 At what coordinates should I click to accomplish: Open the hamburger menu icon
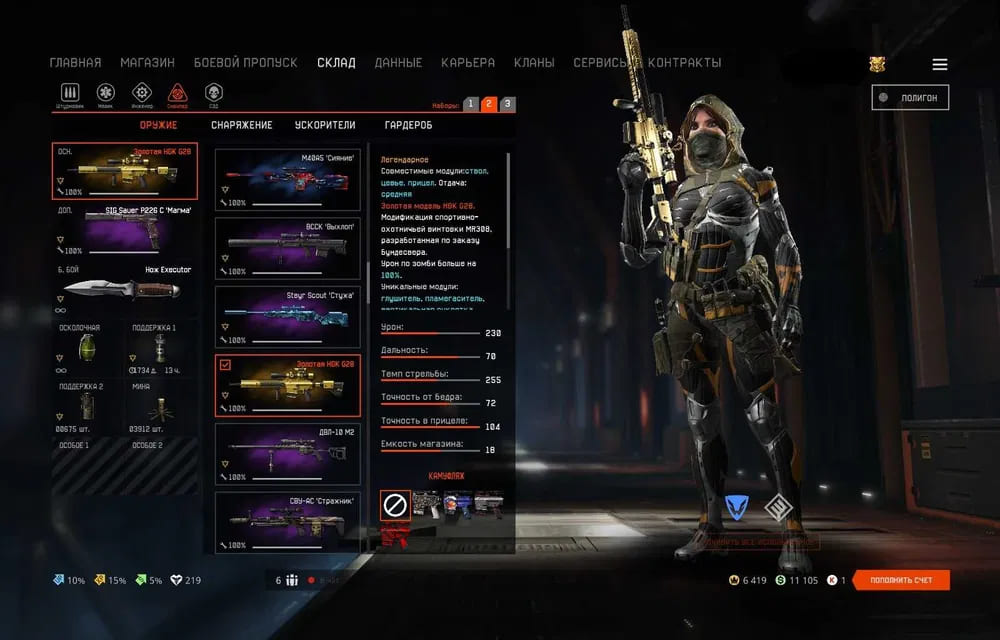pos(940,64)
